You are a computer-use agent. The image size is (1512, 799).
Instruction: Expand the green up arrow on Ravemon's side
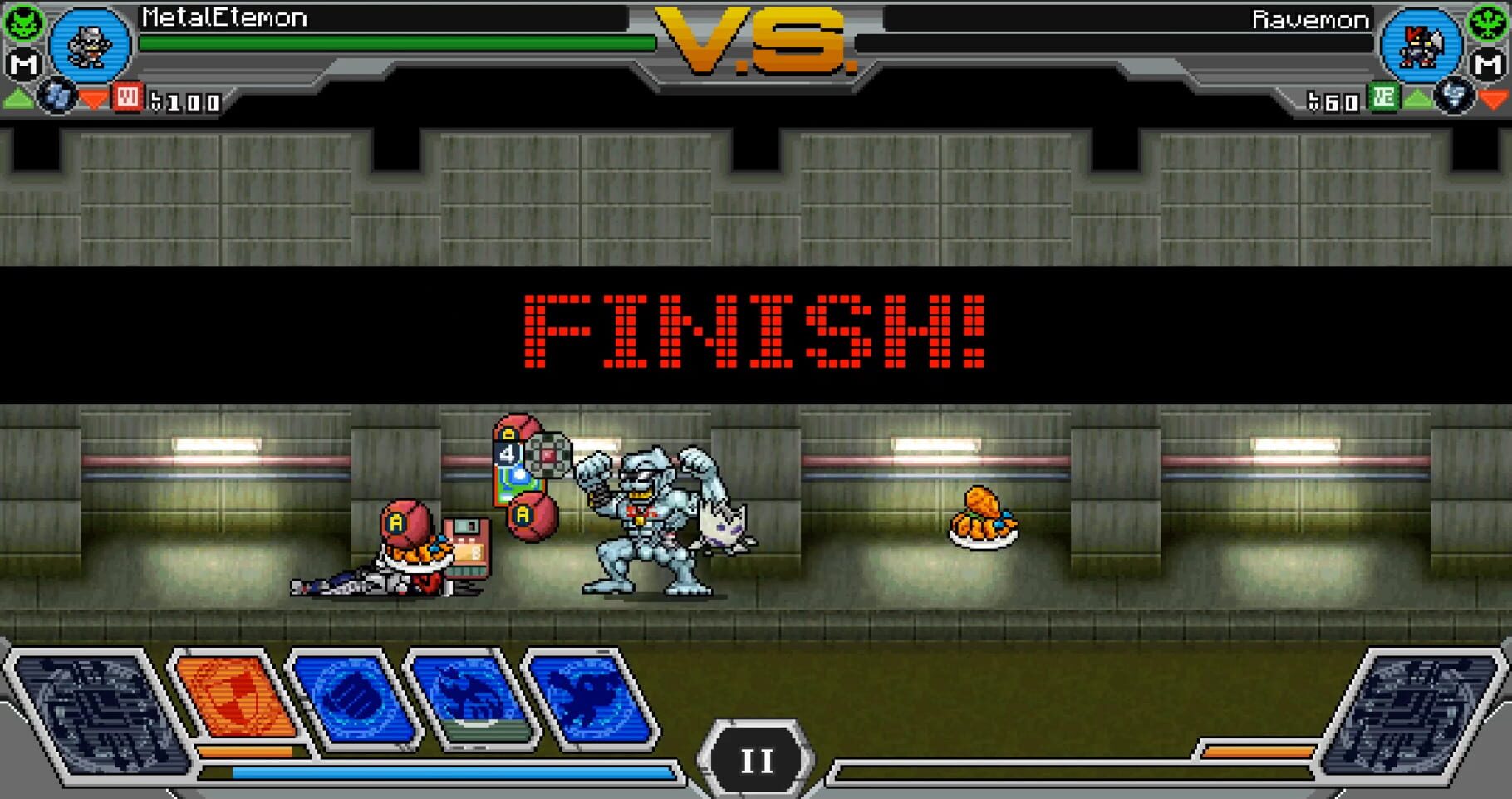1417,100
